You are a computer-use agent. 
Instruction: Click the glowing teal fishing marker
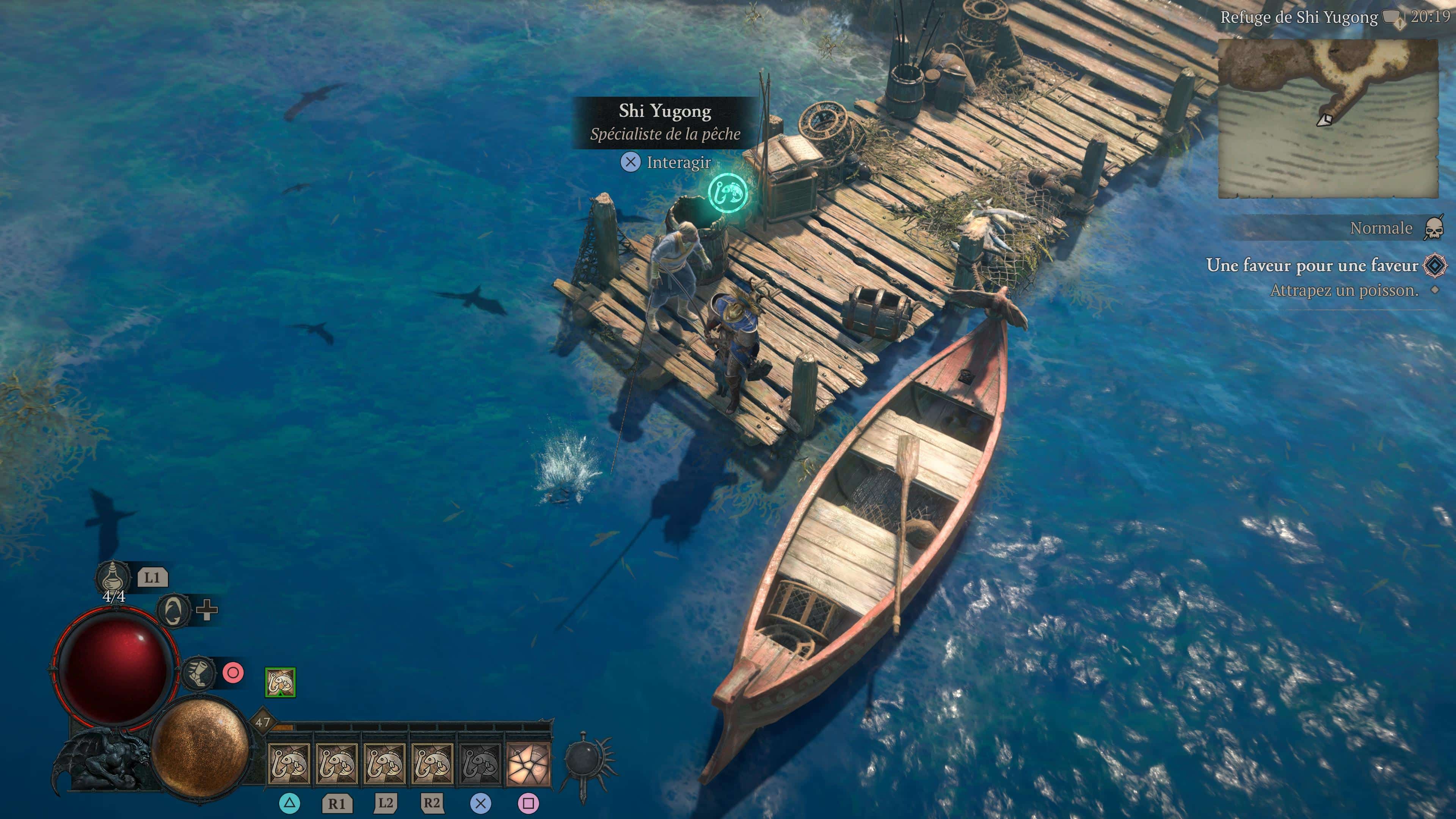(728, 193)
